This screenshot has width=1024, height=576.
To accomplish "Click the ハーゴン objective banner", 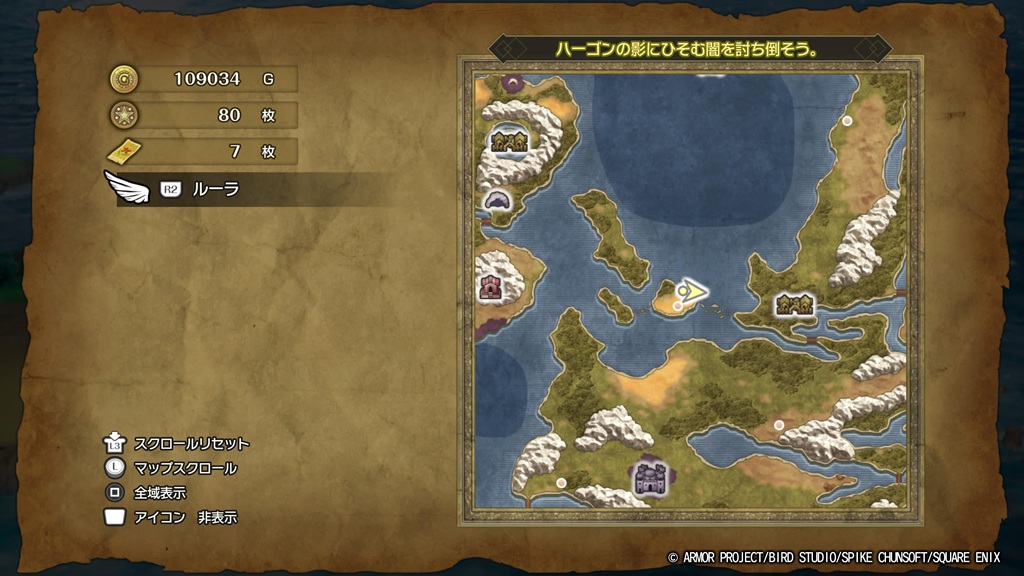I will [x=689, y=48].
